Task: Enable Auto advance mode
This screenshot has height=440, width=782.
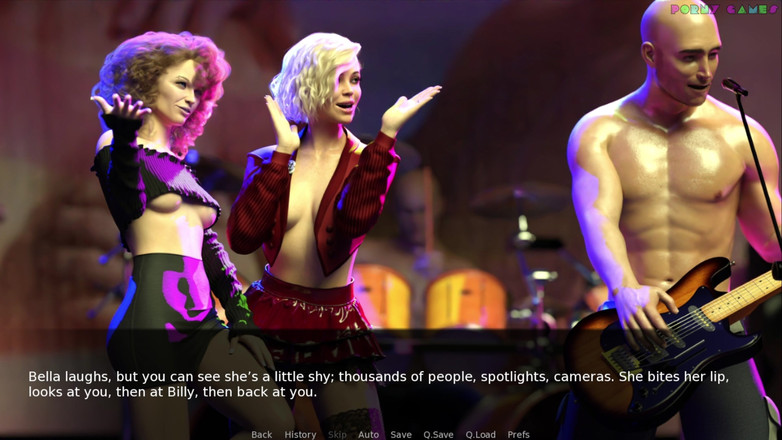Action: click(x=368, y=434)
